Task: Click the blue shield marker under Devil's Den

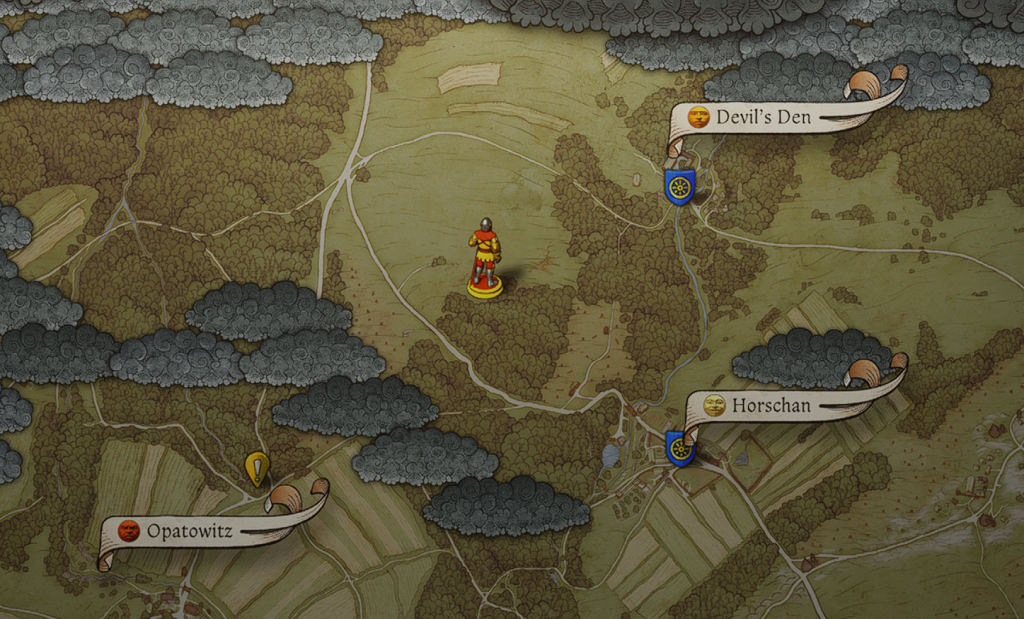Action: click(680, 187)
